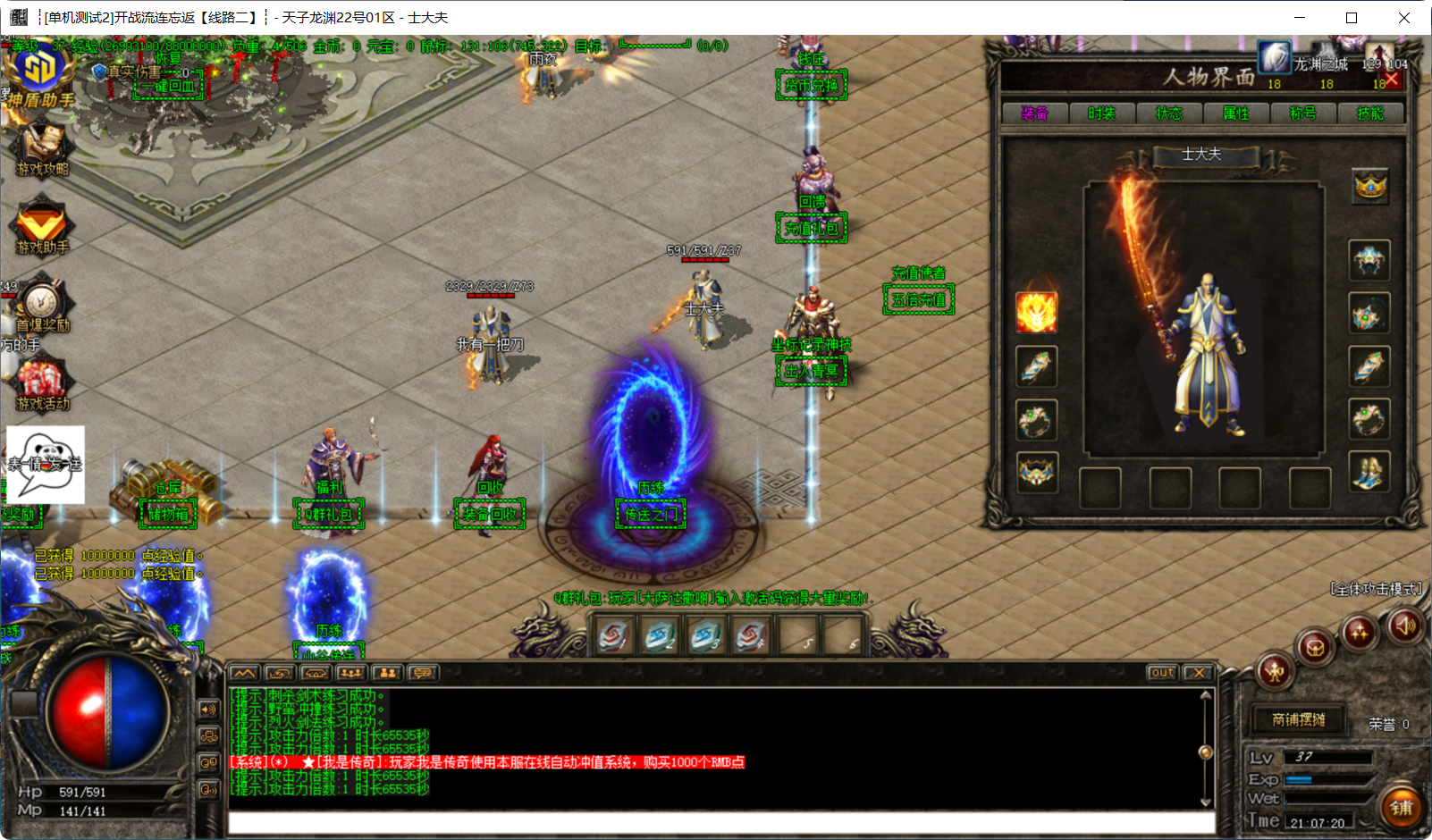1432x840 pixels.
Task: Select the boots equipment slot
Action: pos(1369,472)
